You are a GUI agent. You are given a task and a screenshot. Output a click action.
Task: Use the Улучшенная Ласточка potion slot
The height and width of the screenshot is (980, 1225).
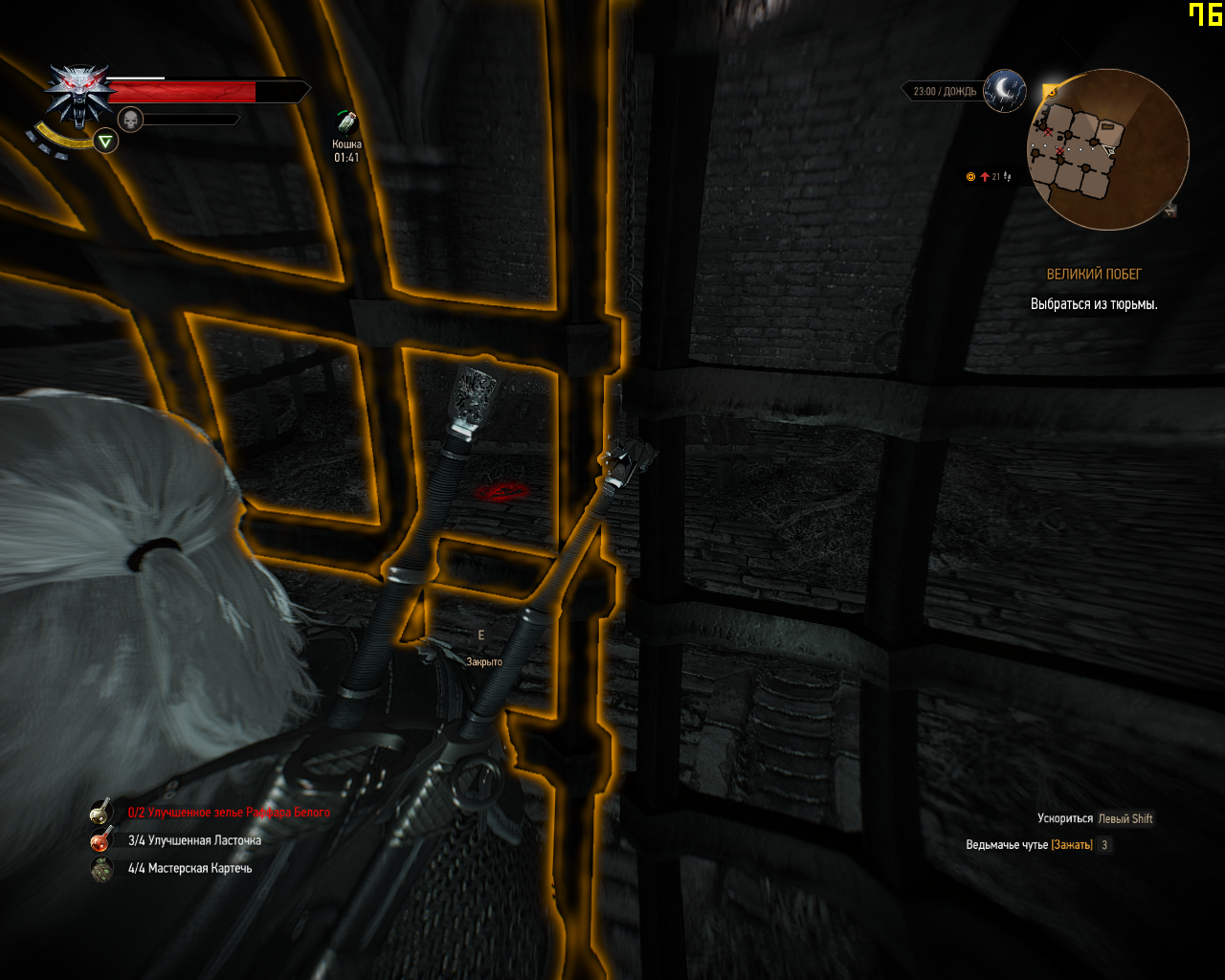(x=101, y=840)
